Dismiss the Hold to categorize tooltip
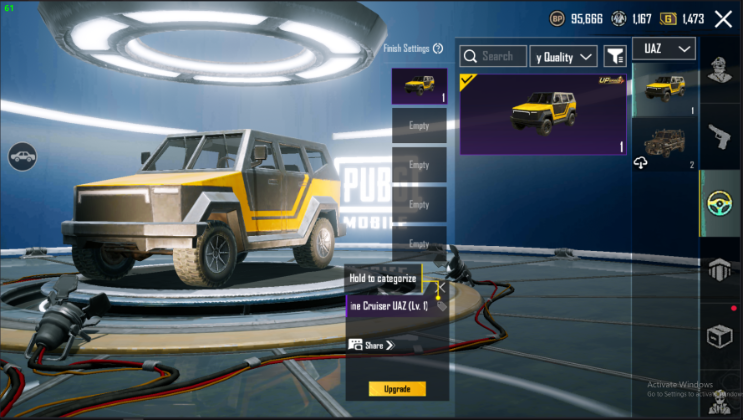743x420 pixels. coord(437,288)
